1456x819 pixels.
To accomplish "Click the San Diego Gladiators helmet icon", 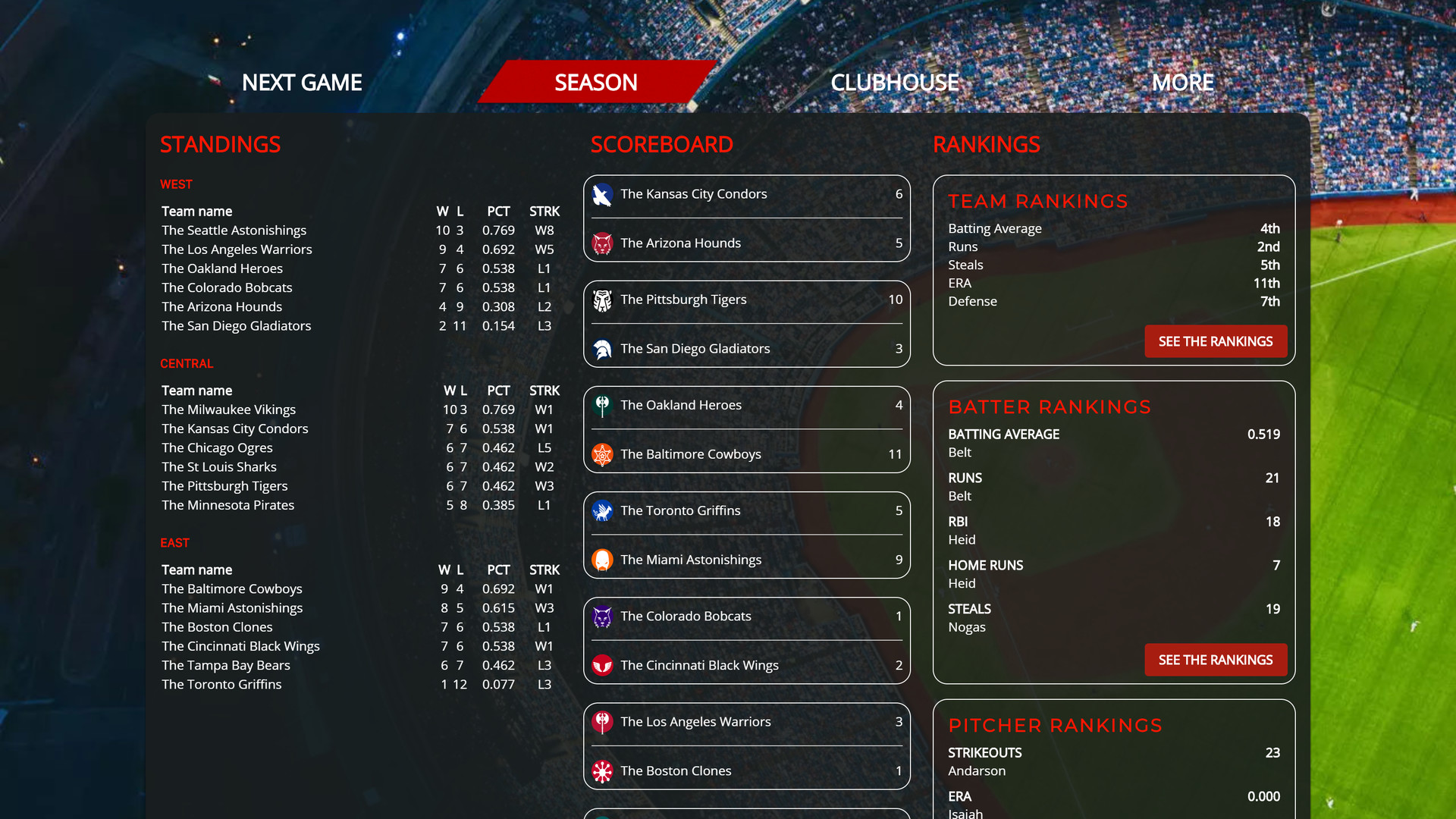I will [602, 349].
